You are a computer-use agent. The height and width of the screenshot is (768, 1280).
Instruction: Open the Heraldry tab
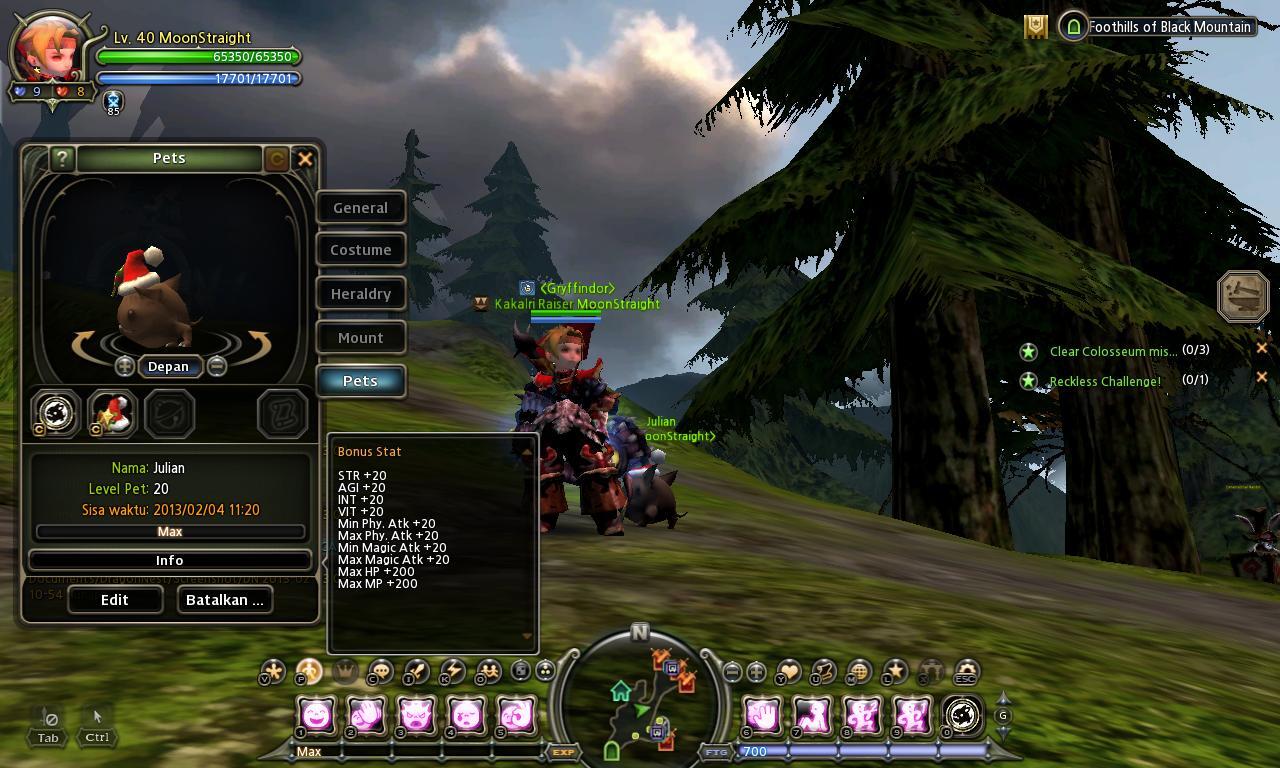click(x=360, y=294)
